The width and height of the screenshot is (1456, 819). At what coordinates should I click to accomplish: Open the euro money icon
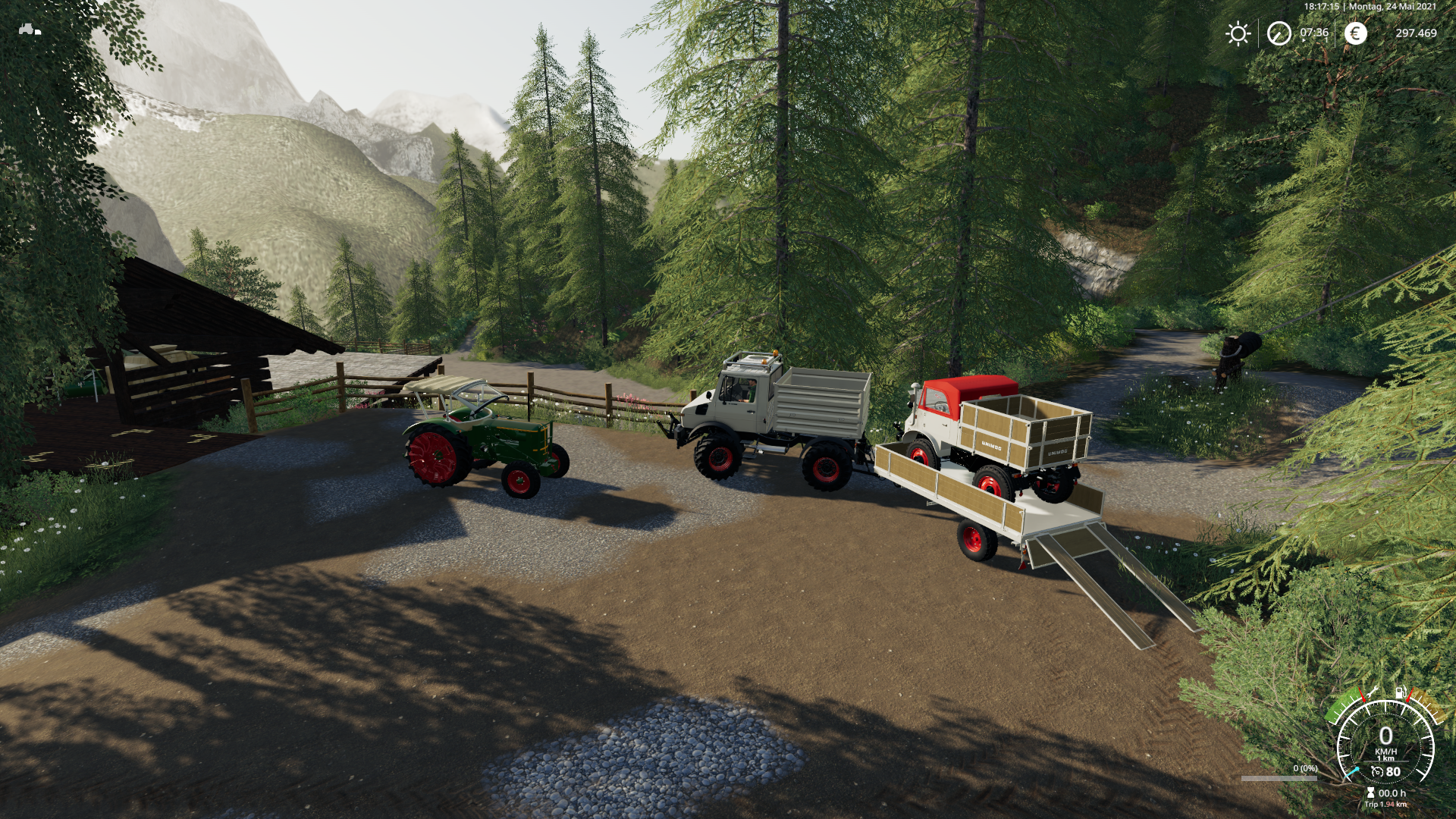point(1355,33)
